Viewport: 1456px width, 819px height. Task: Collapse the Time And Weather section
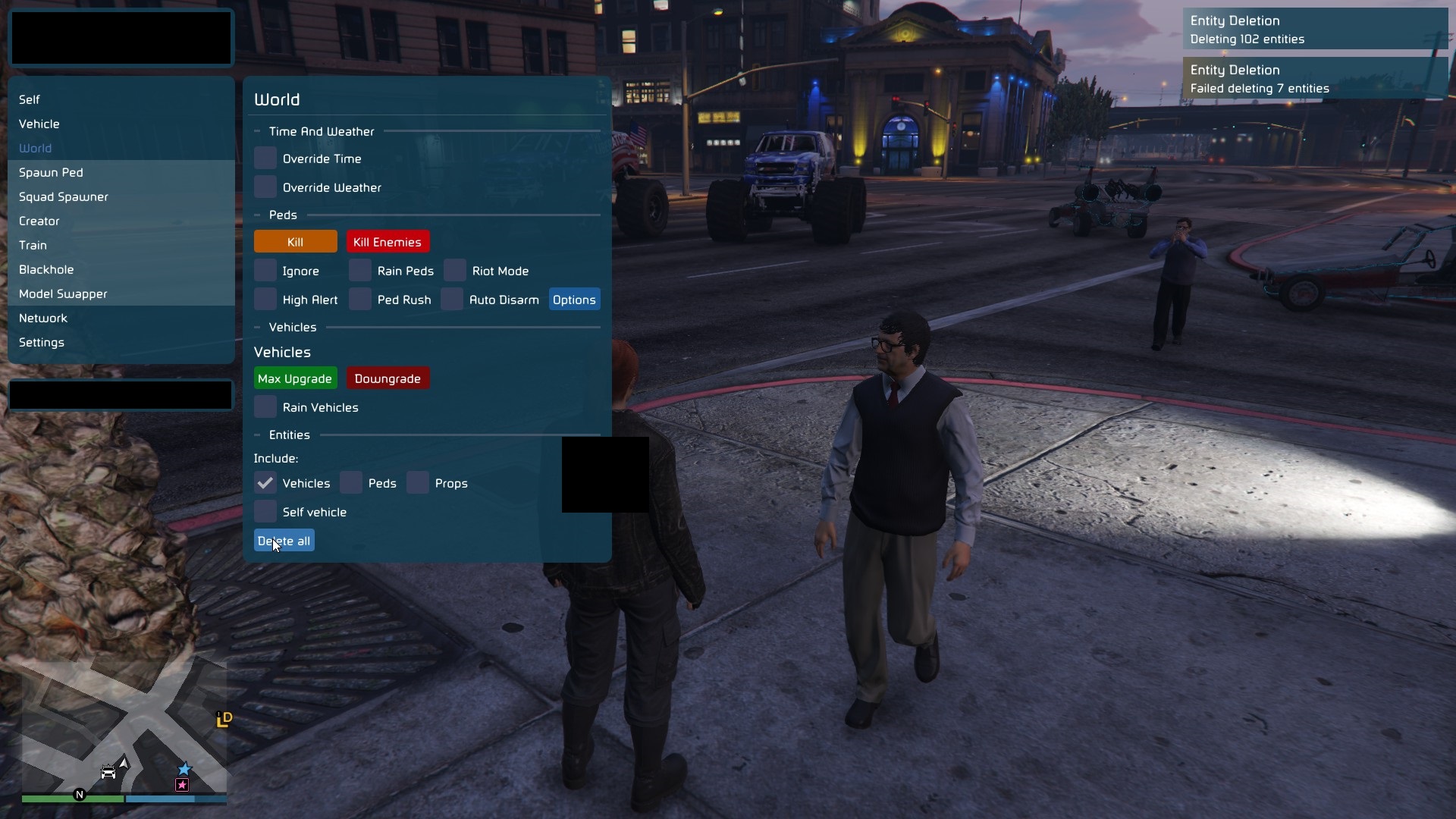(x=258, y=130)
